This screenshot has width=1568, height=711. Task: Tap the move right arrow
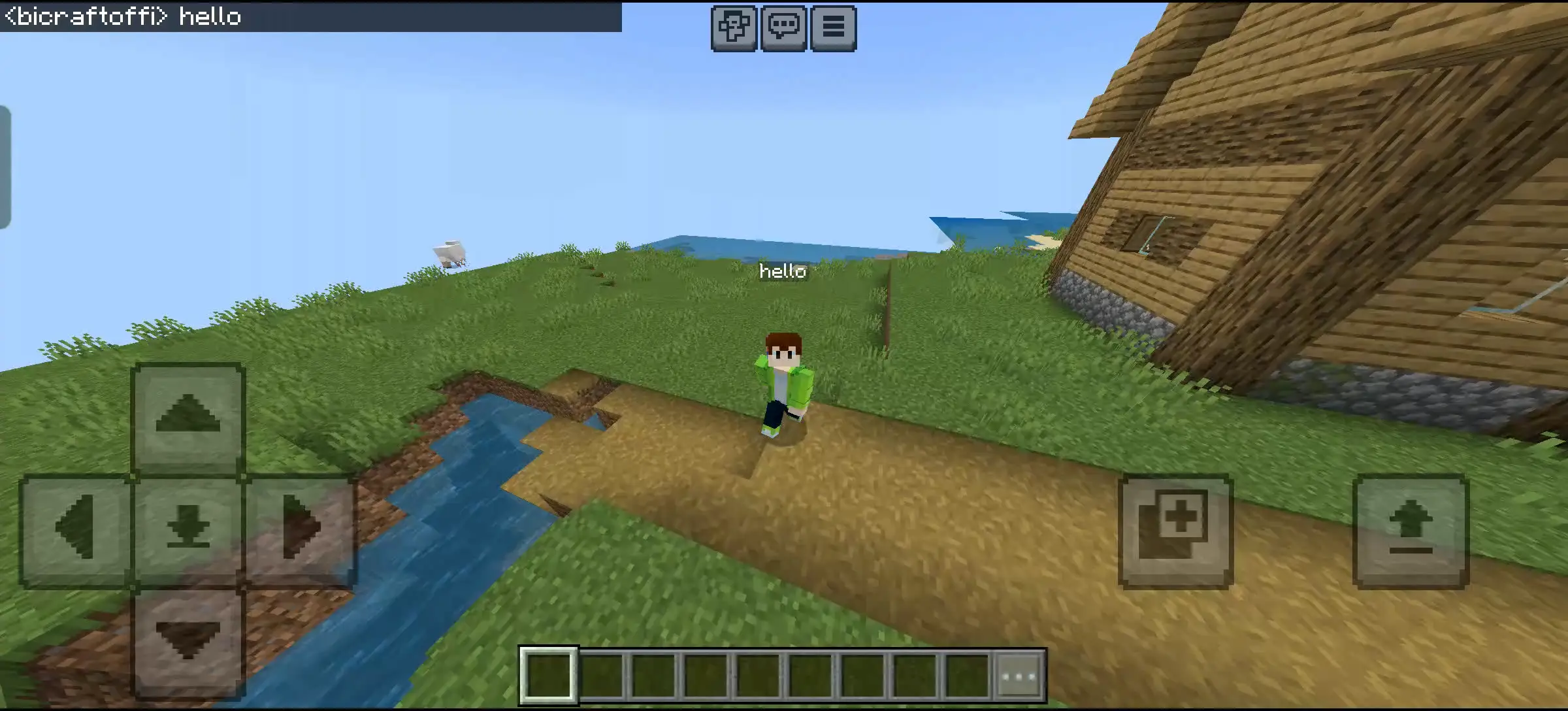click(301, 528)
